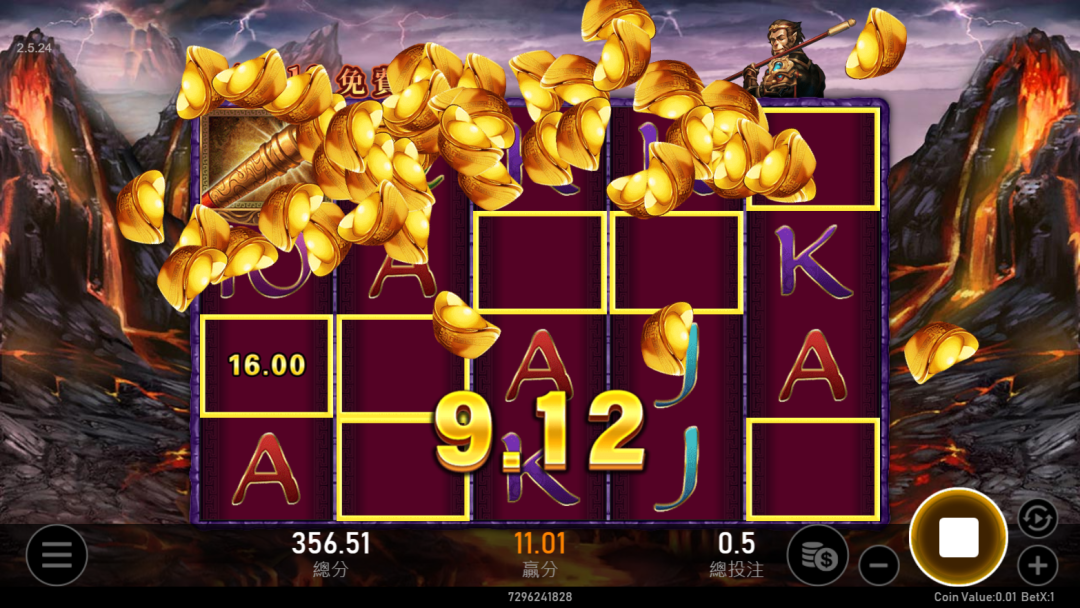Open the coin stack bet settings
1080x608 pixels.
pos(817,555)
